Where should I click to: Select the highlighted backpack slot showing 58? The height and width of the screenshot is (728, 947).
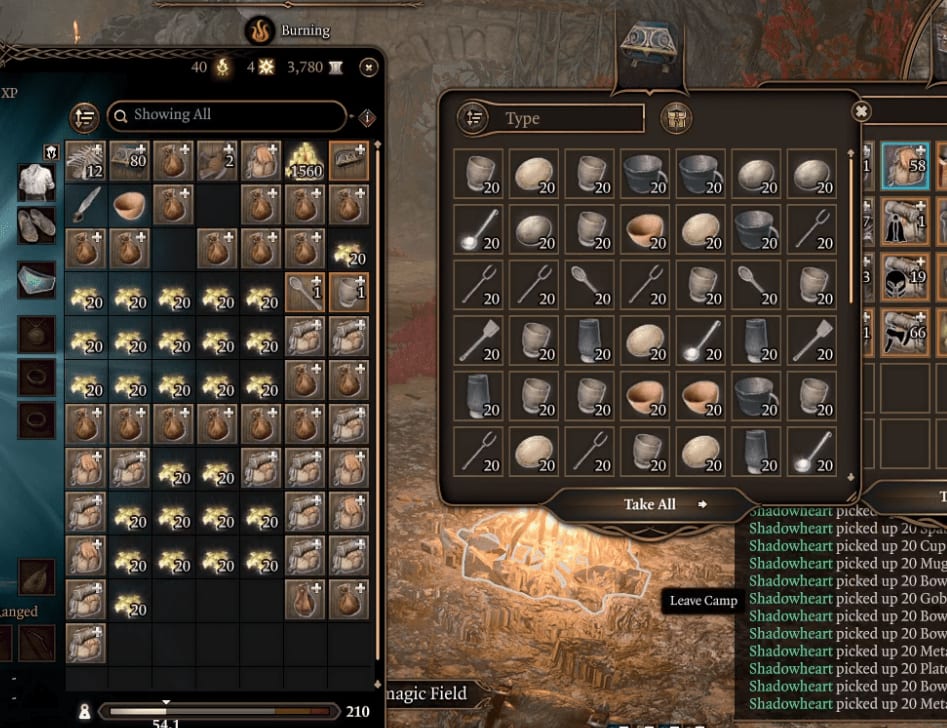pos(905,165)
